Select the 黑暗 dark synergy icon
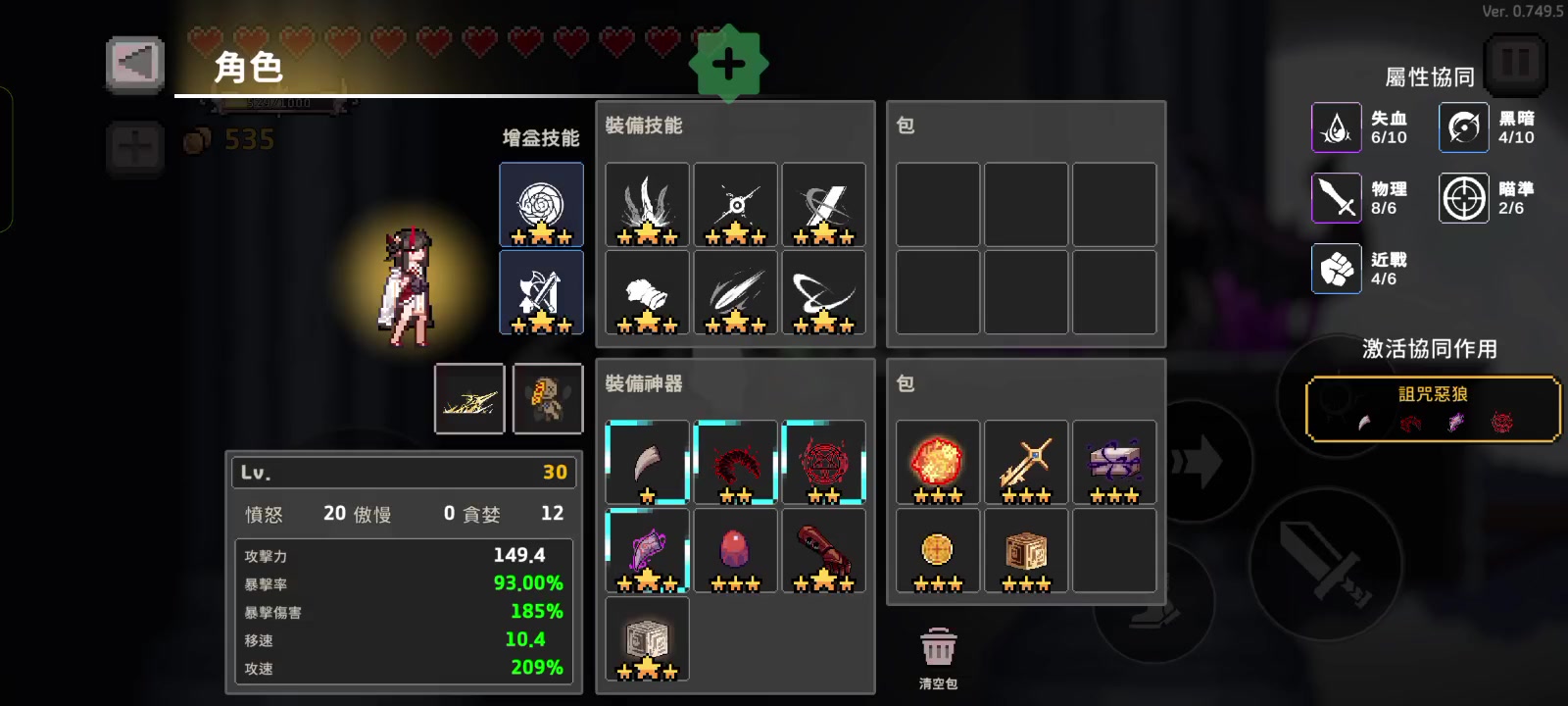The width and height of the screenshot is (1568, 706). point(1462,127)
